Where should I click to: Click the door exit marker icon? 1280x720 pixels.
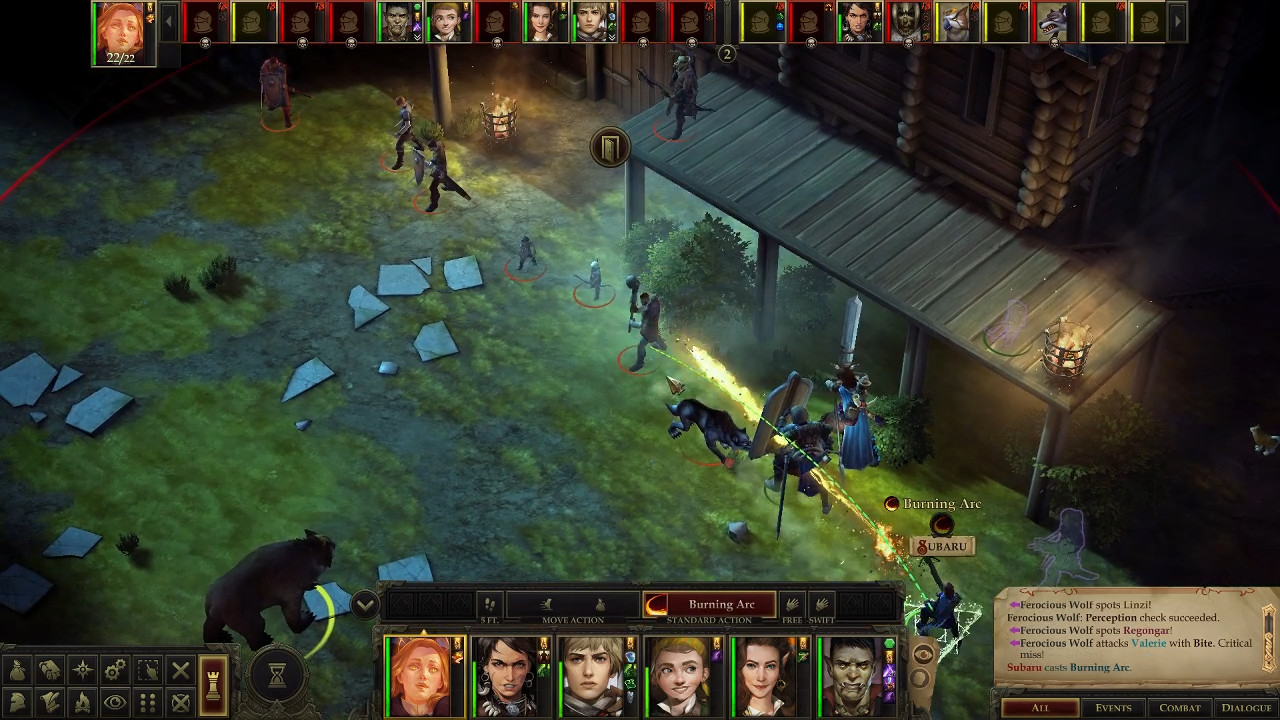tap(609, 148)
